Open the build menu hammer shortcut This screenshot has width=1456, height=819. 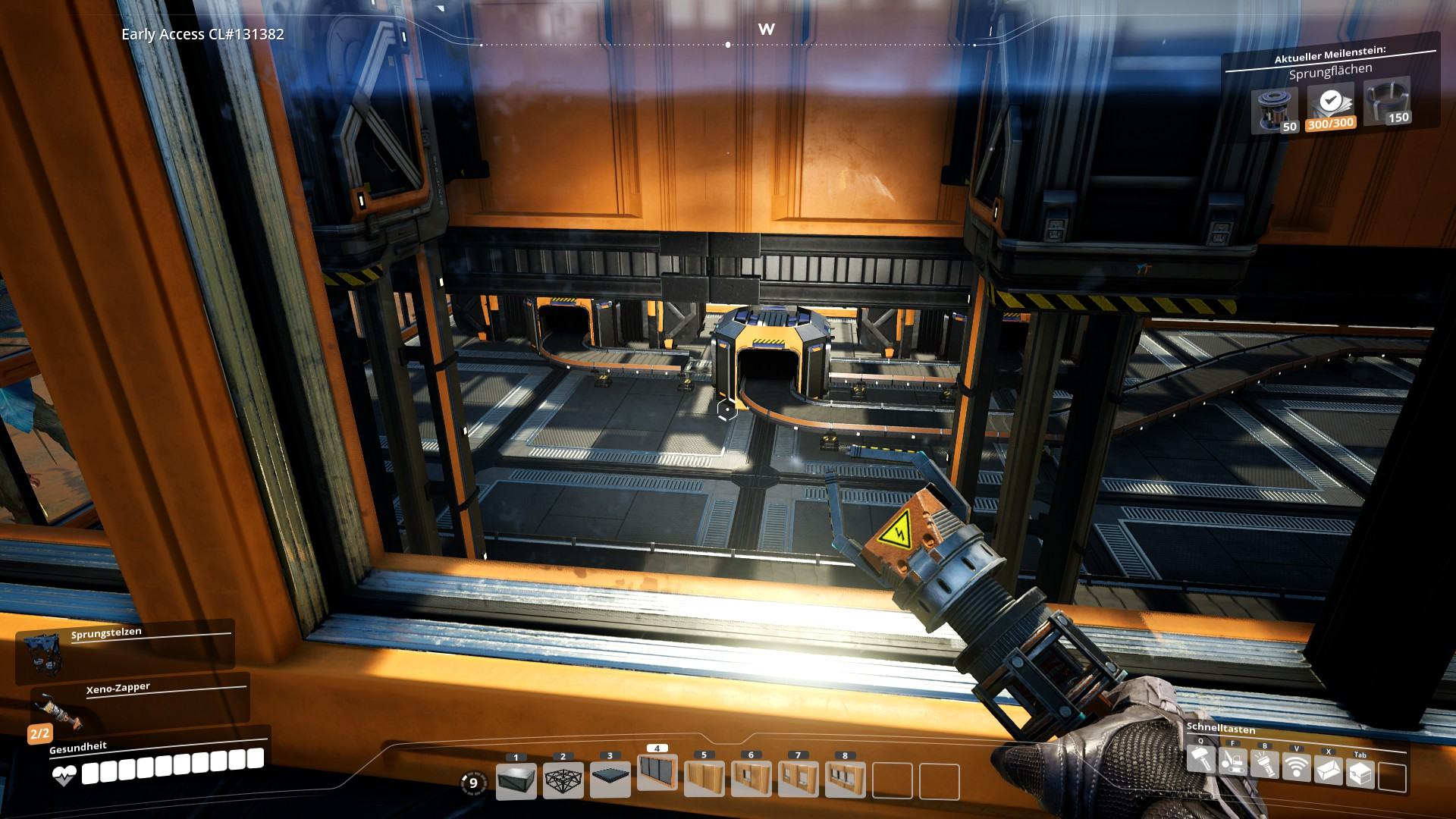tap(1200, 759)
